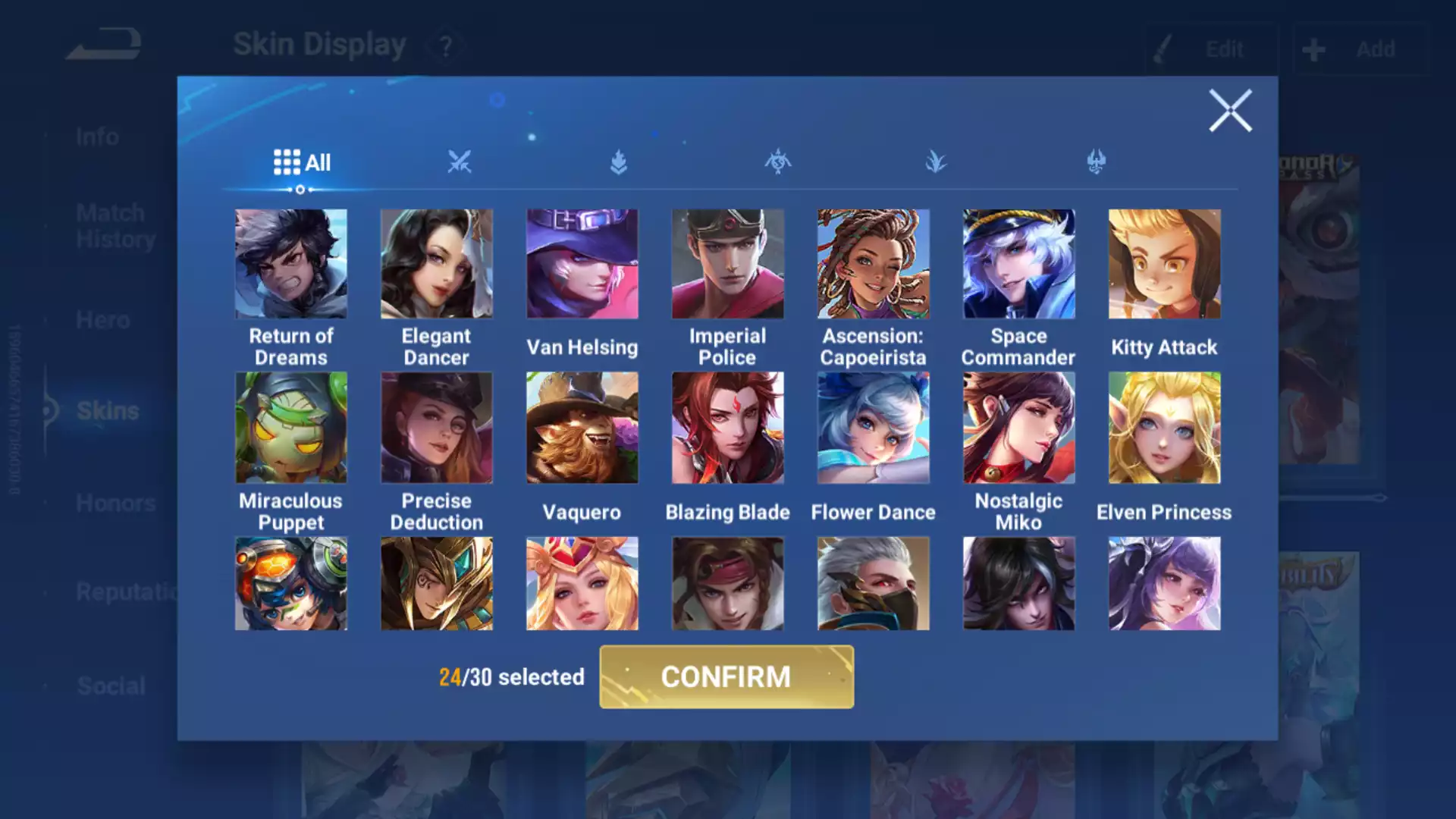Choose the Flower Dance skin
Screen dimensions: 1456x819
tap(873, 428)
